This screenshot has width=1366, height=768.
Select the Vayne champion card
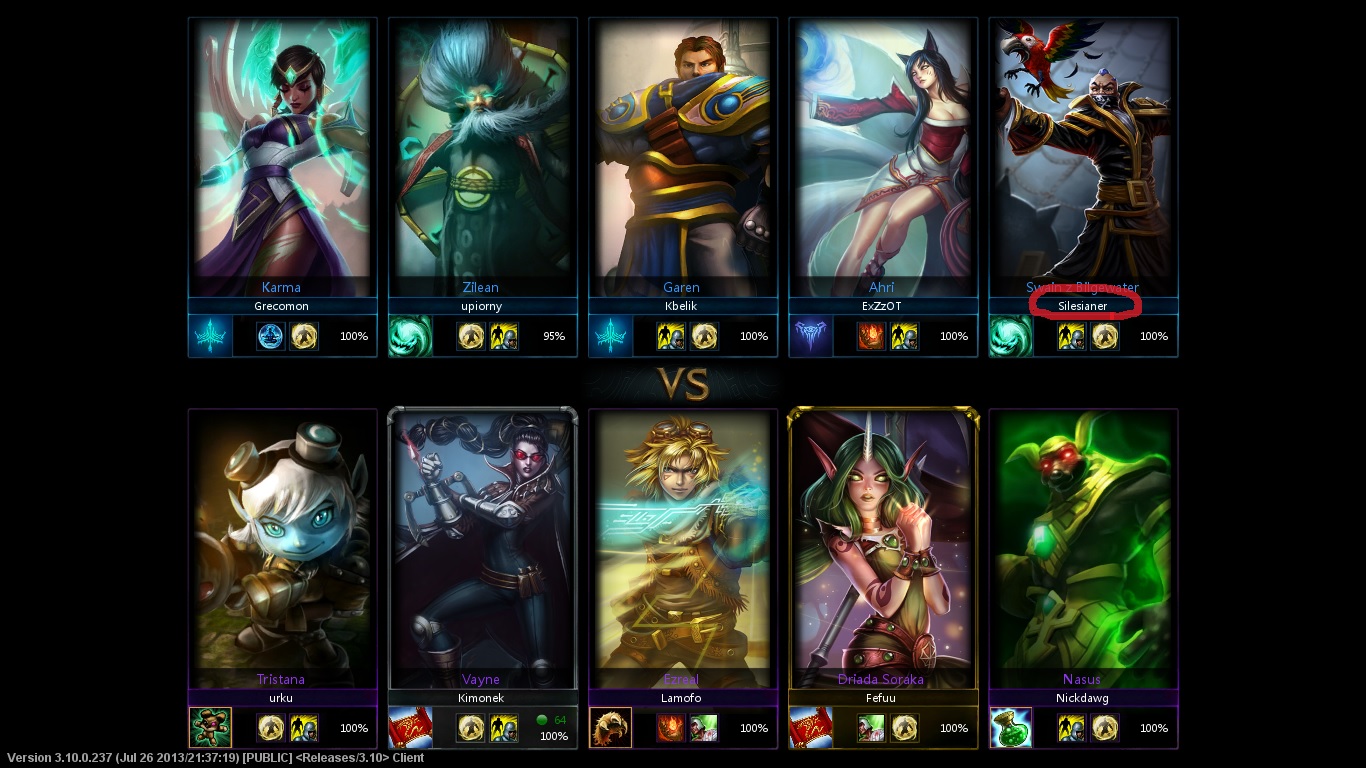pyautogui.click(x=482, y=545)
